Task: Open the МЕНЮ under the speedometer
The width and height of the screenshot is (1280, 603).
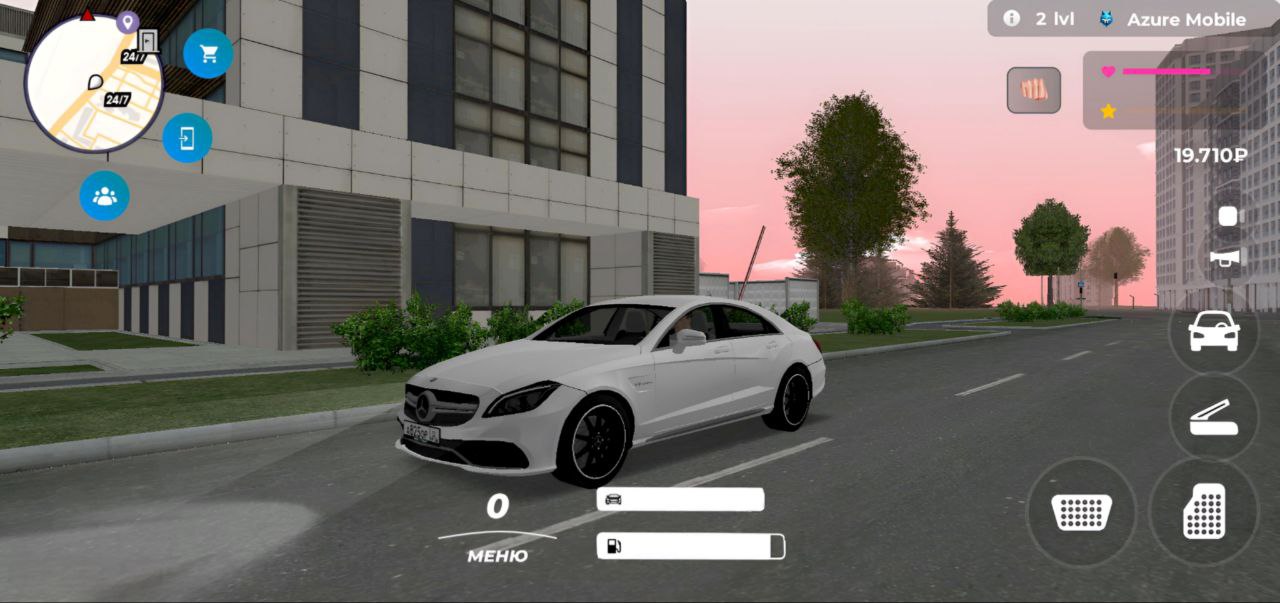Action: (x=497, y=556)
